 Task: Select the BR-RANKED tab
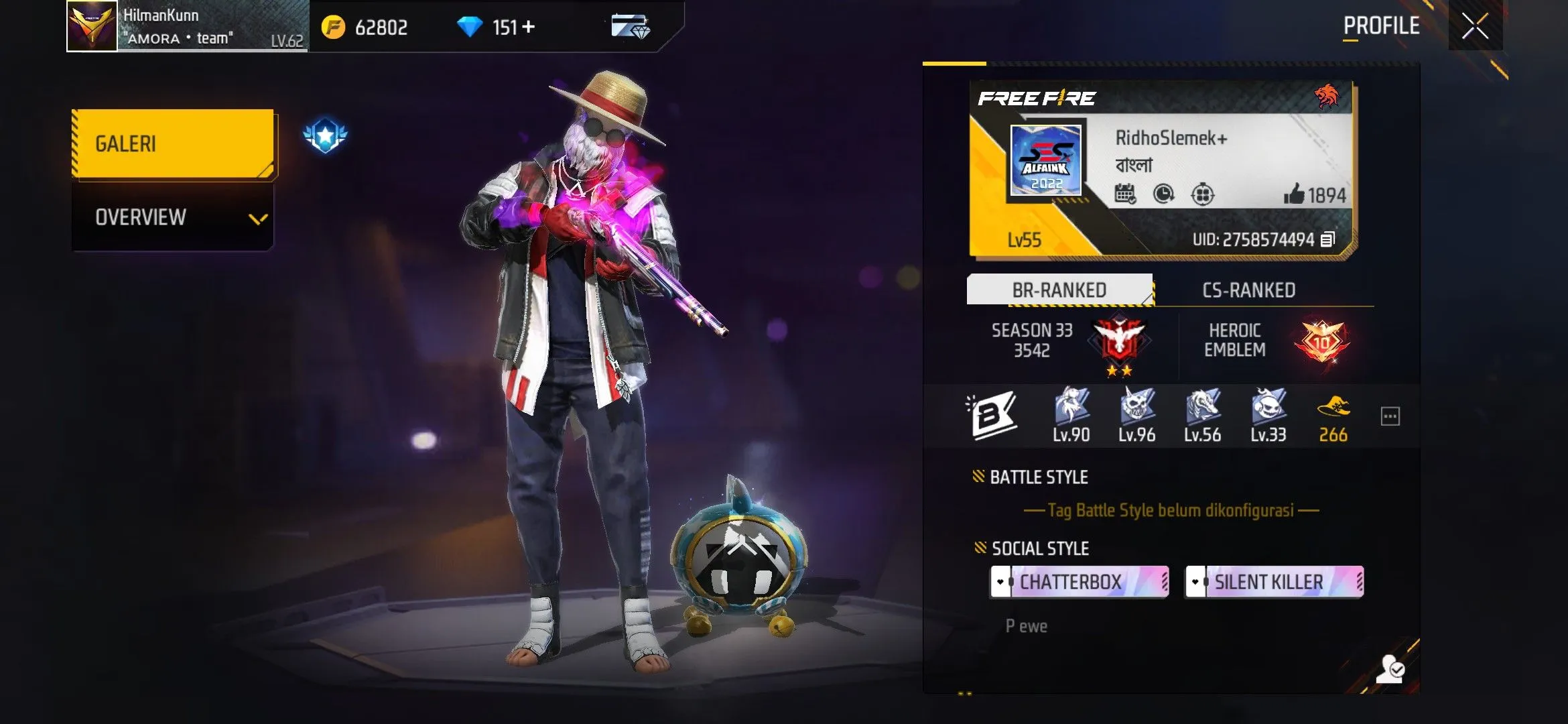tap(1059, 290)
